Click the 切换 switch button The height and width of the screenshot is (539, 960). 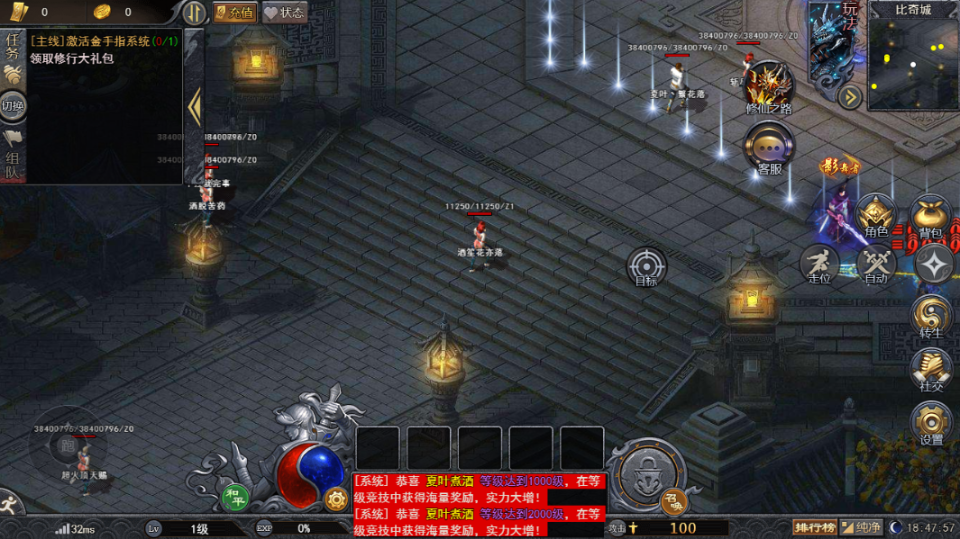coord(13,105)
